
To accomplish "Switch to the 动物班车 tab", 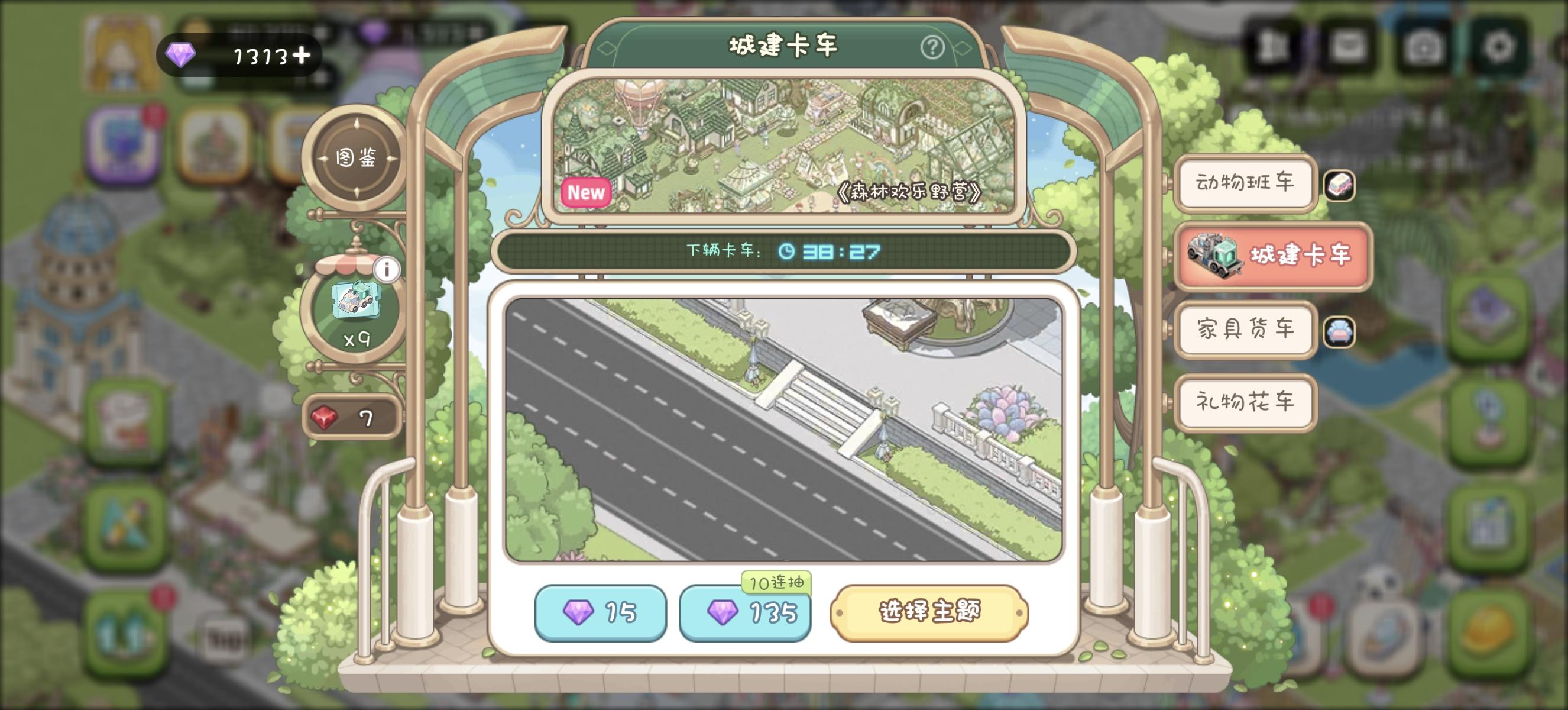I will [1245, 184].
